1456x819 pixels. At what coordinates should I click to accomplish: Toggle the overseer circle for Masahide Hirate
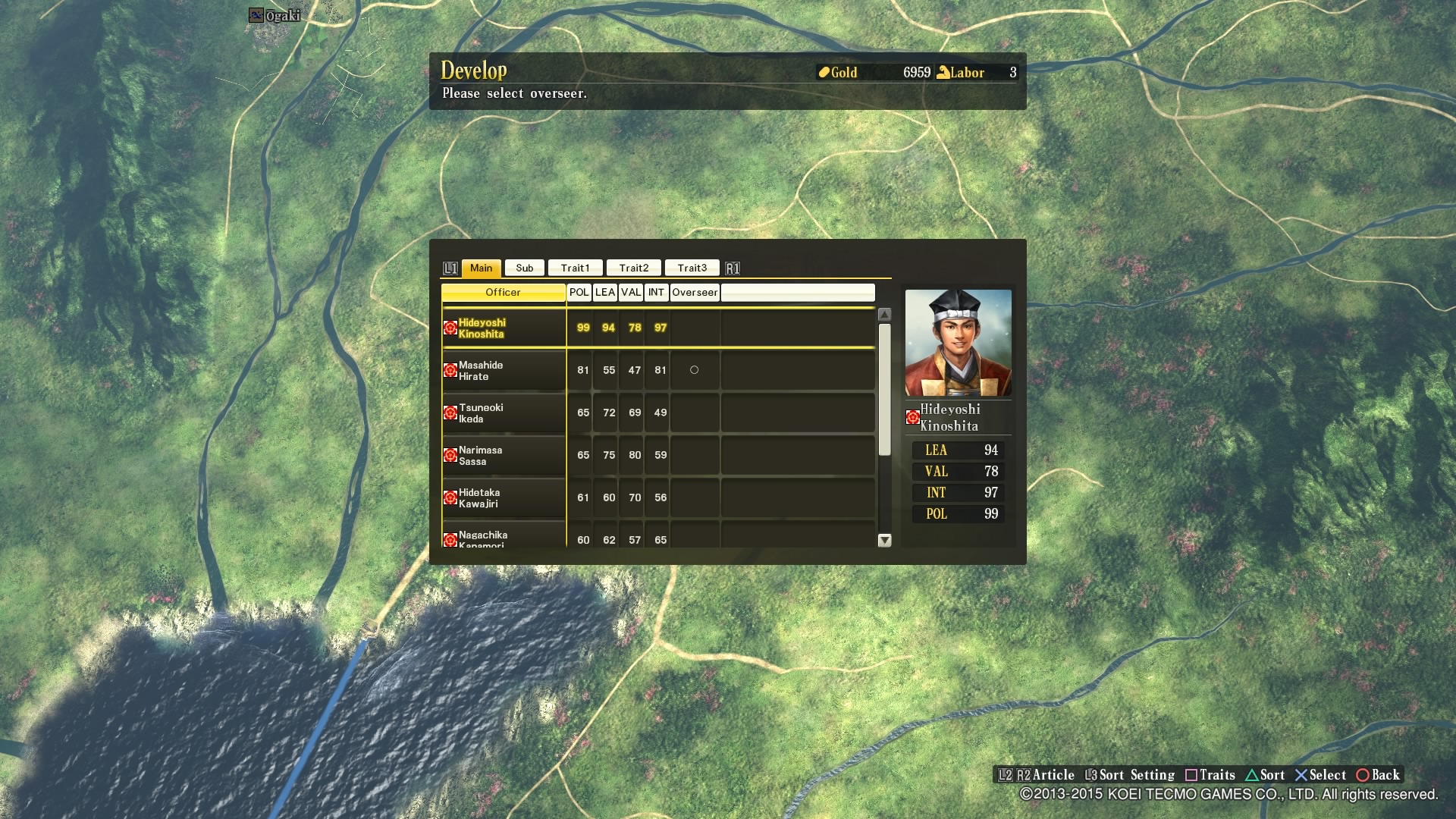(x=692, y=370)
